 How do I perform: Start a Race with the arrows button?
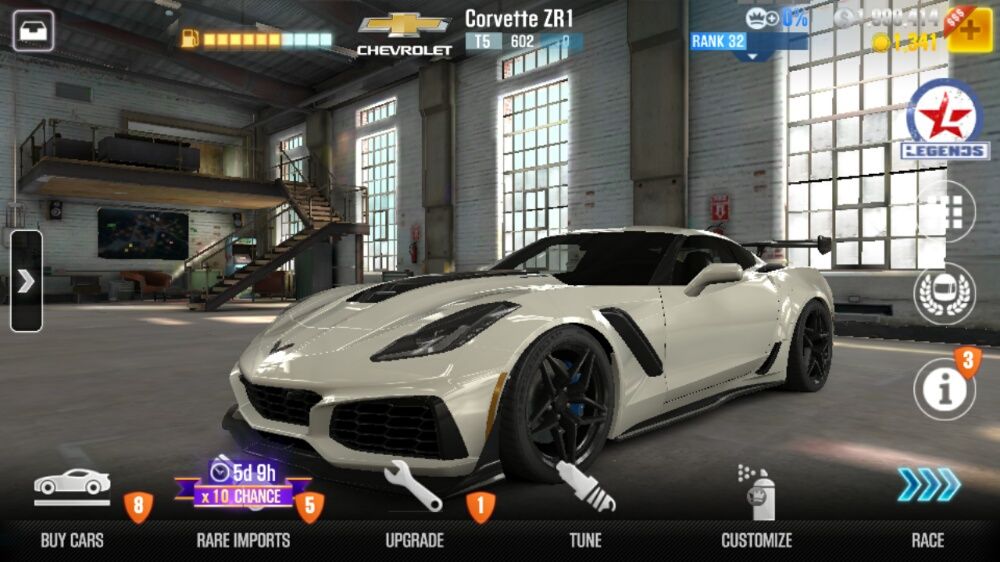tap(928, 505)
